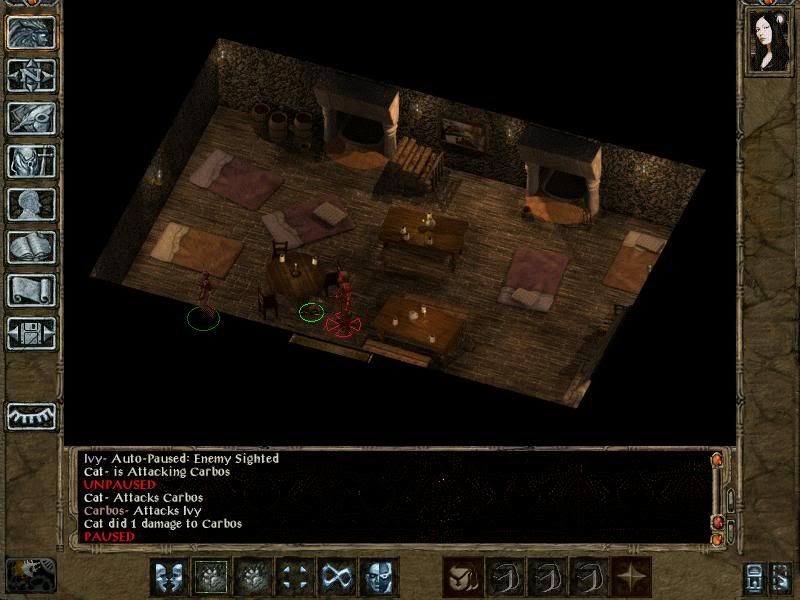Open the journal with quill icon
This screenshot has width=800, height=600.
tap(31, 118)
